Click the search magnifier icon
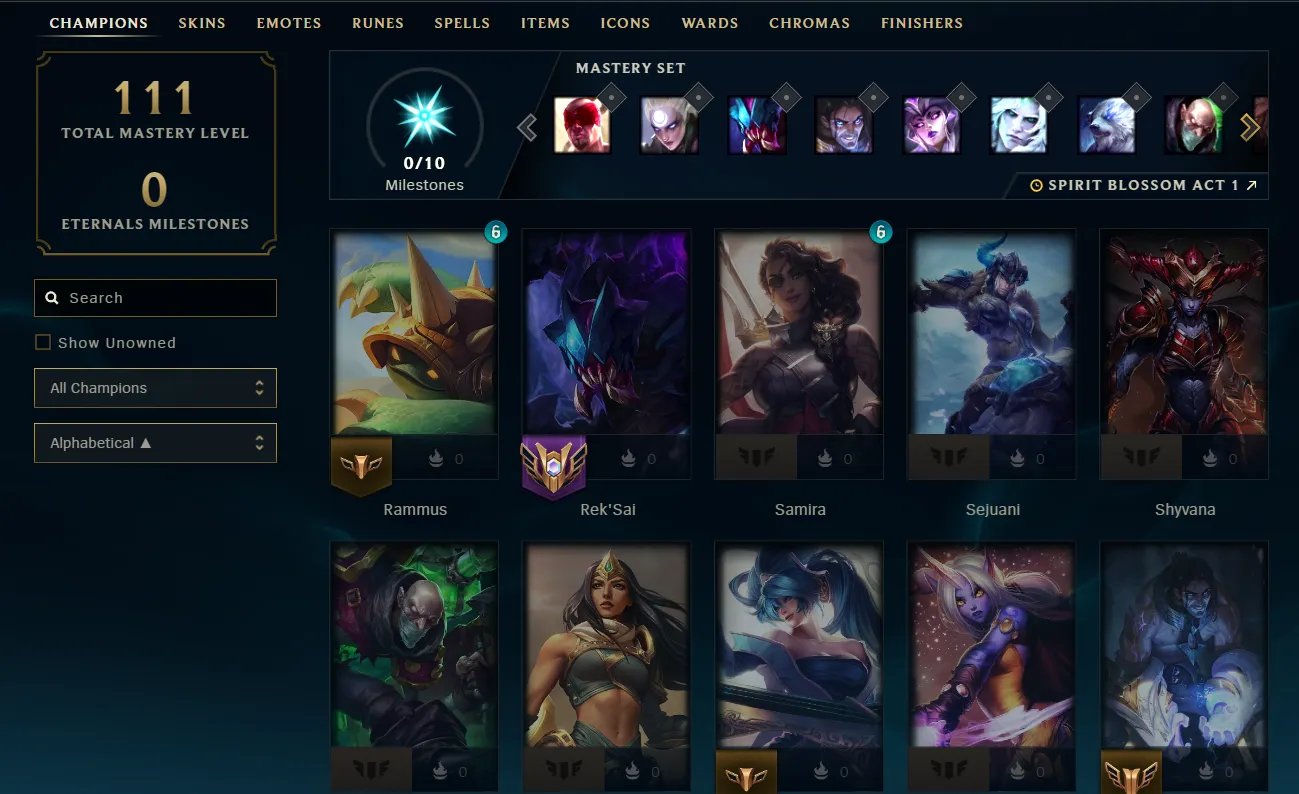This screenshot has height=794, width=1299. (x=52, y=297)
